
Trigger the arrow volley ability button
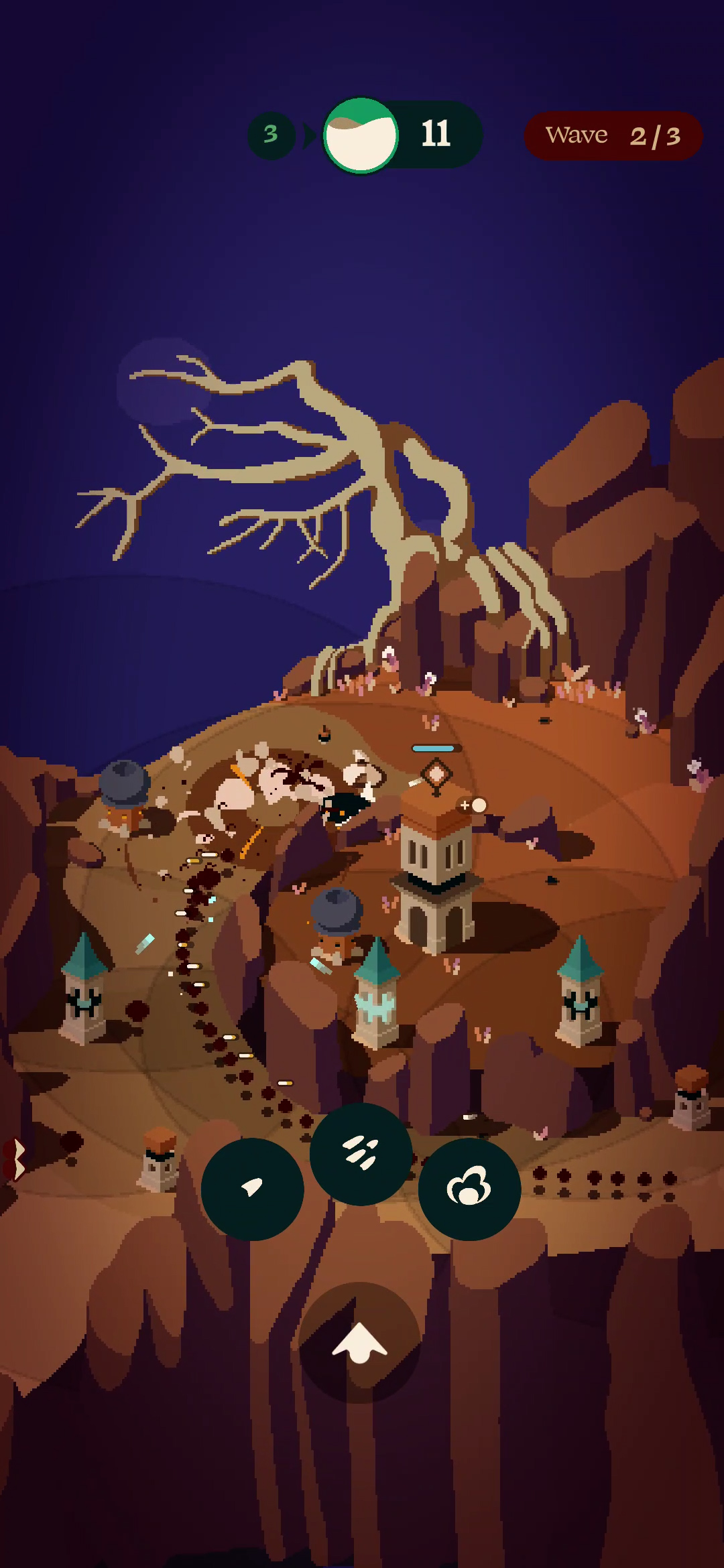tap(361, 1154)
